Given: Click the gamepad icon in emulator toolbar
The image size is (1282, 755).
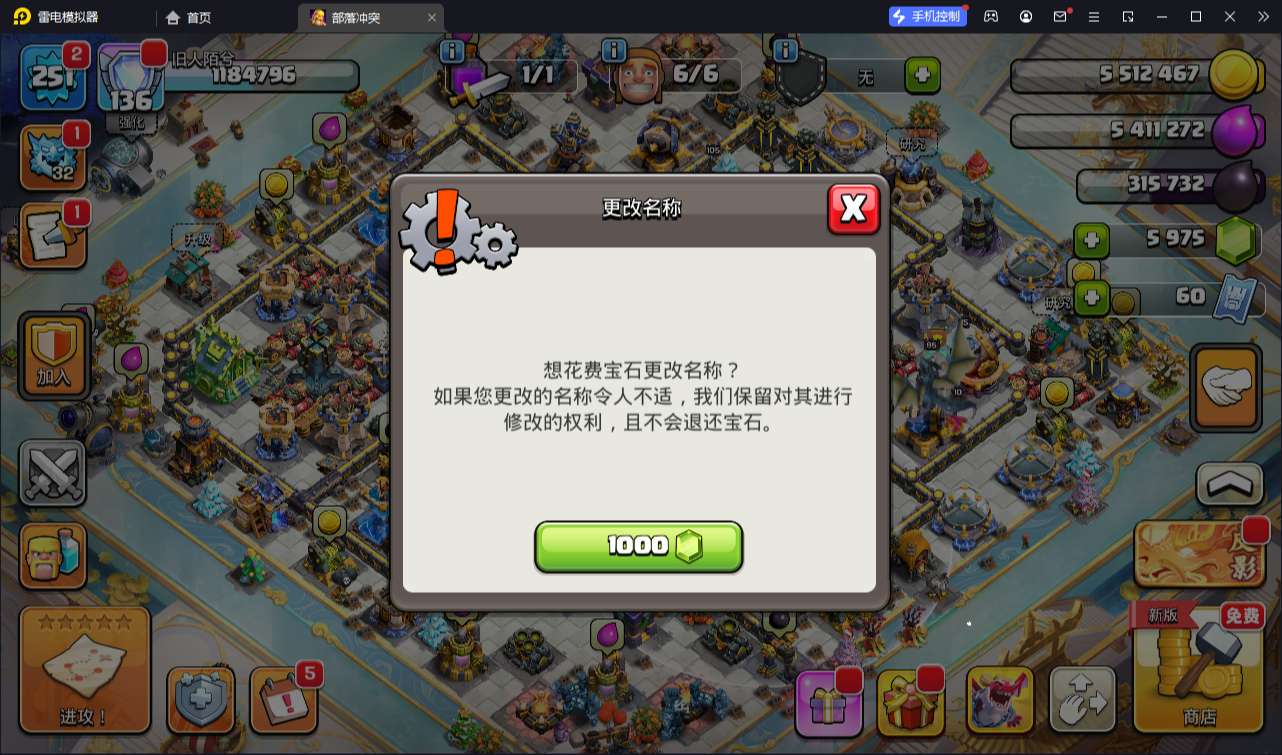Looking at the screenshot, I should 991,16.
